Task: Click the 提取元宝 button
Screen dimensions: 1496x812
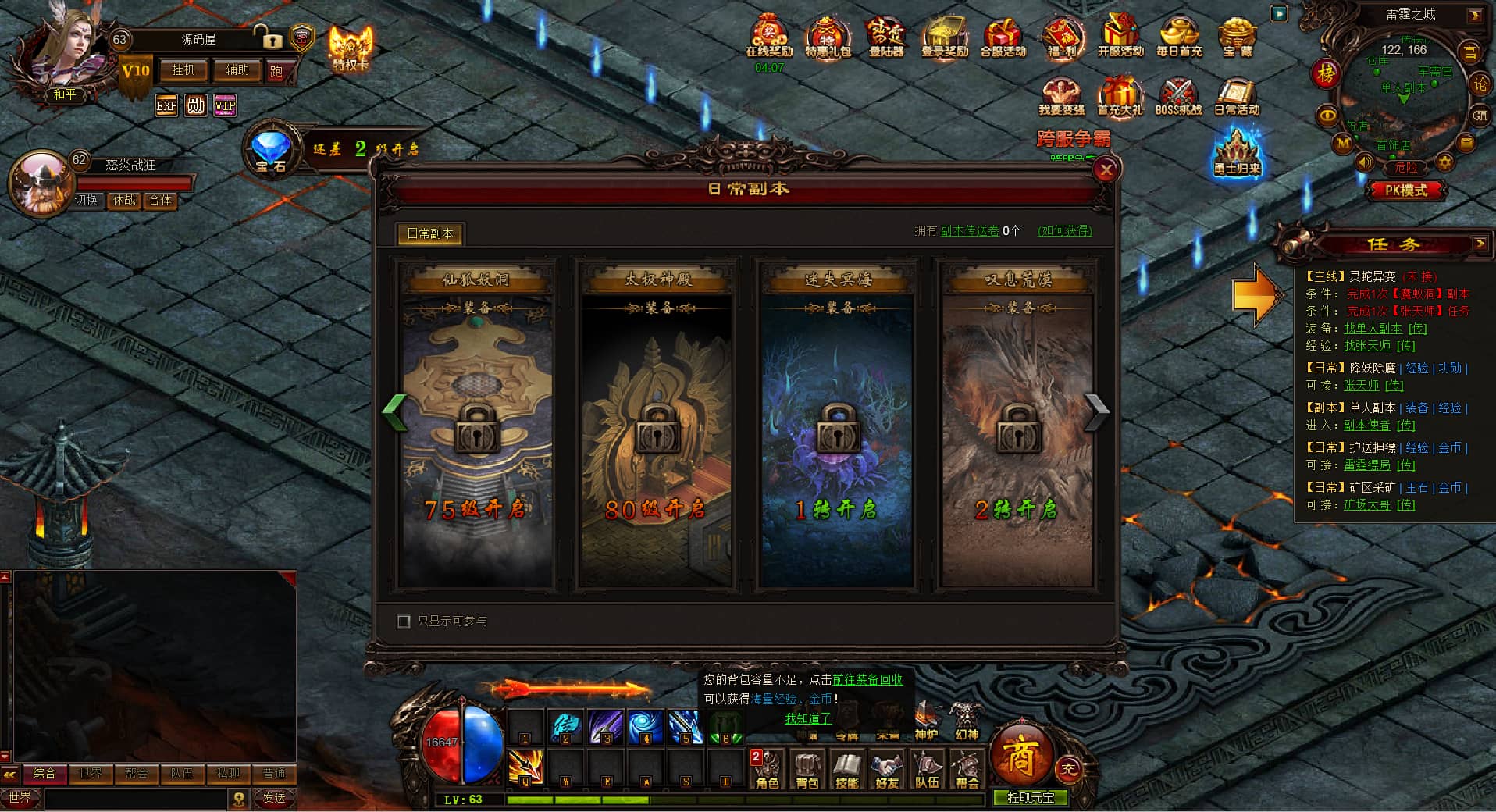Action: tap(1030, 798)
